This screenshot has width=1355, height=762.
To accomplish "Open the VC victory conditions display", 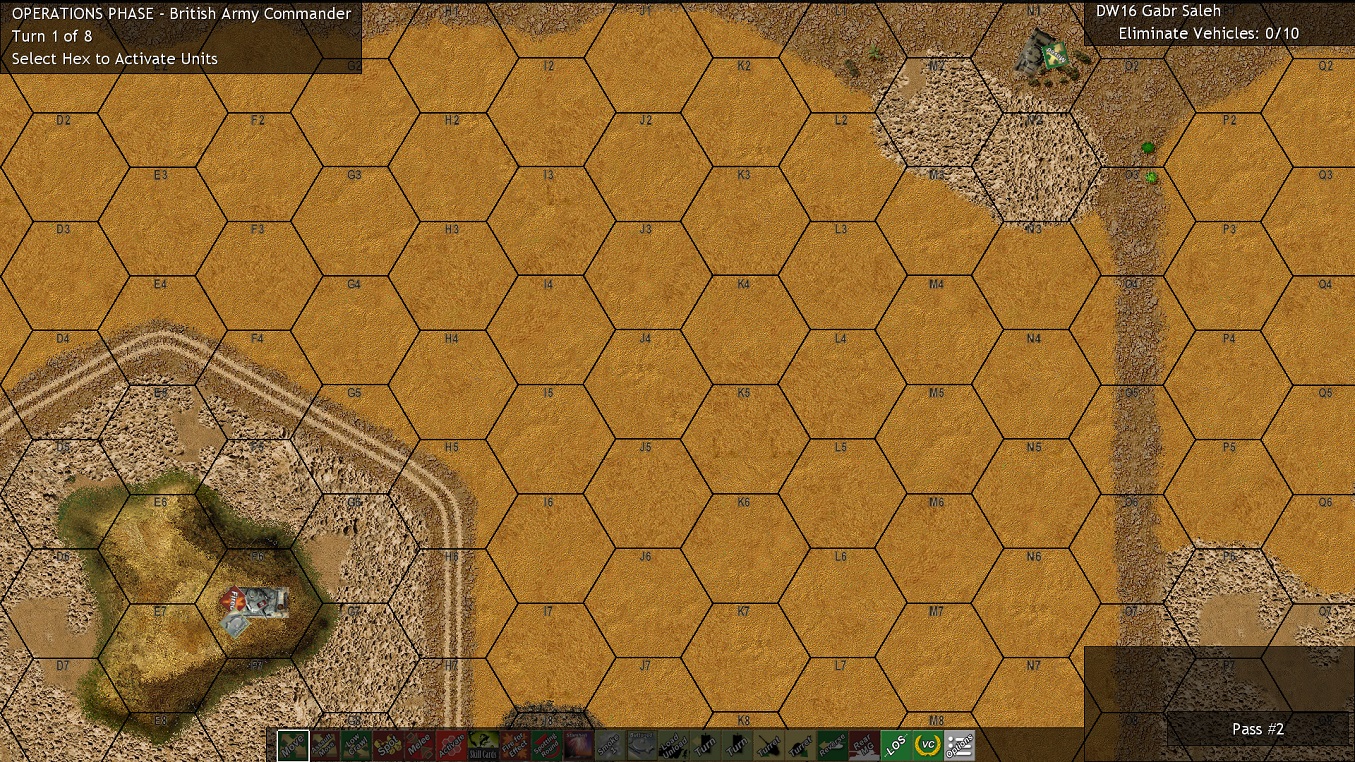I will (x=928, y=745).
